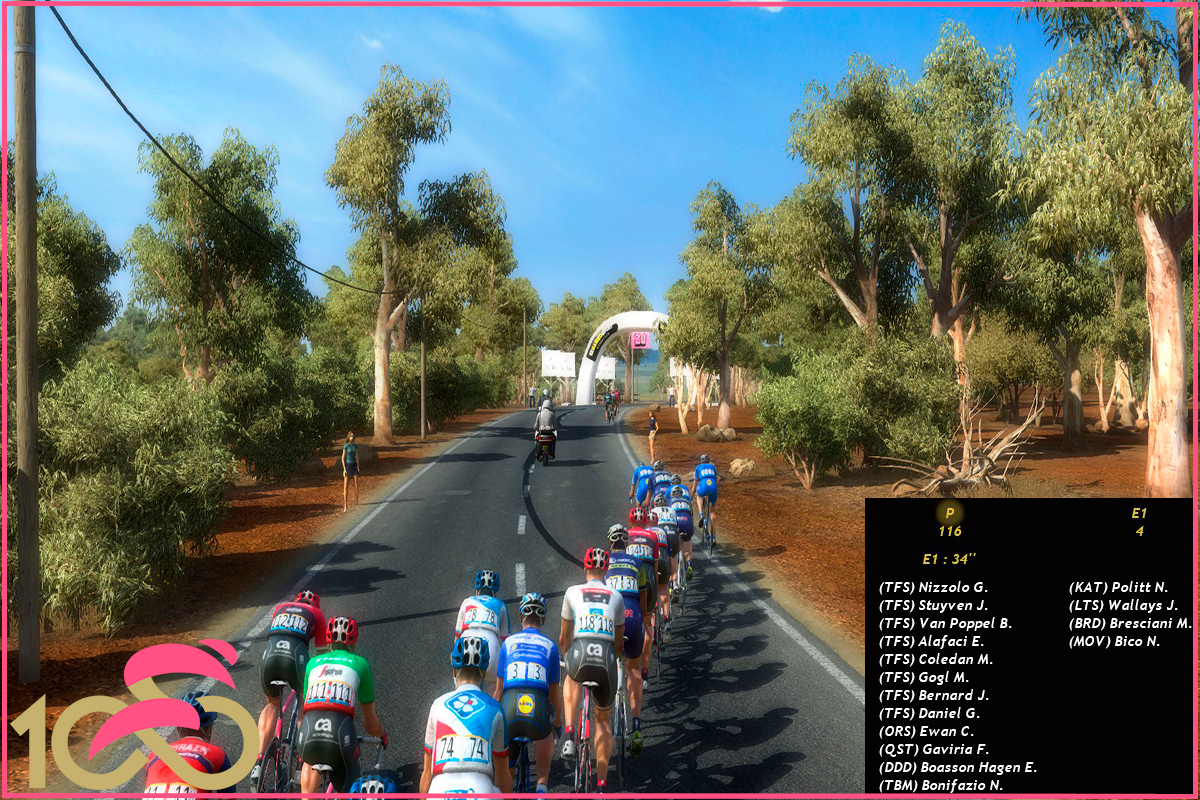This screenshot has width=1200, height=800.
Task: Select the P peloton group header
Action: coord(949,513)
